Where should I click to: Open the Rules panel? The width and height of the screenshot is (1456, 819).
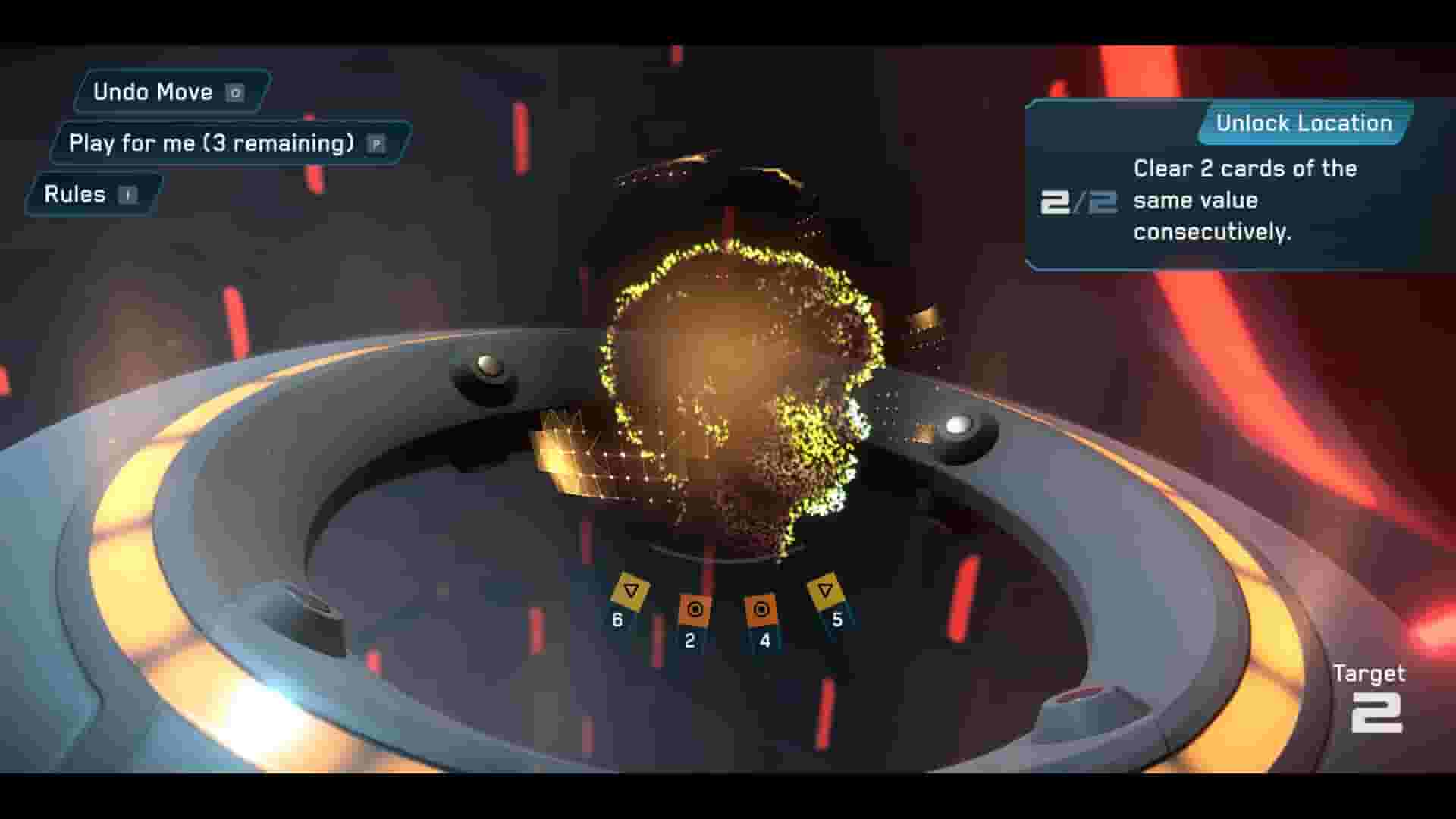pyautogui.click(x=75, y=194)
